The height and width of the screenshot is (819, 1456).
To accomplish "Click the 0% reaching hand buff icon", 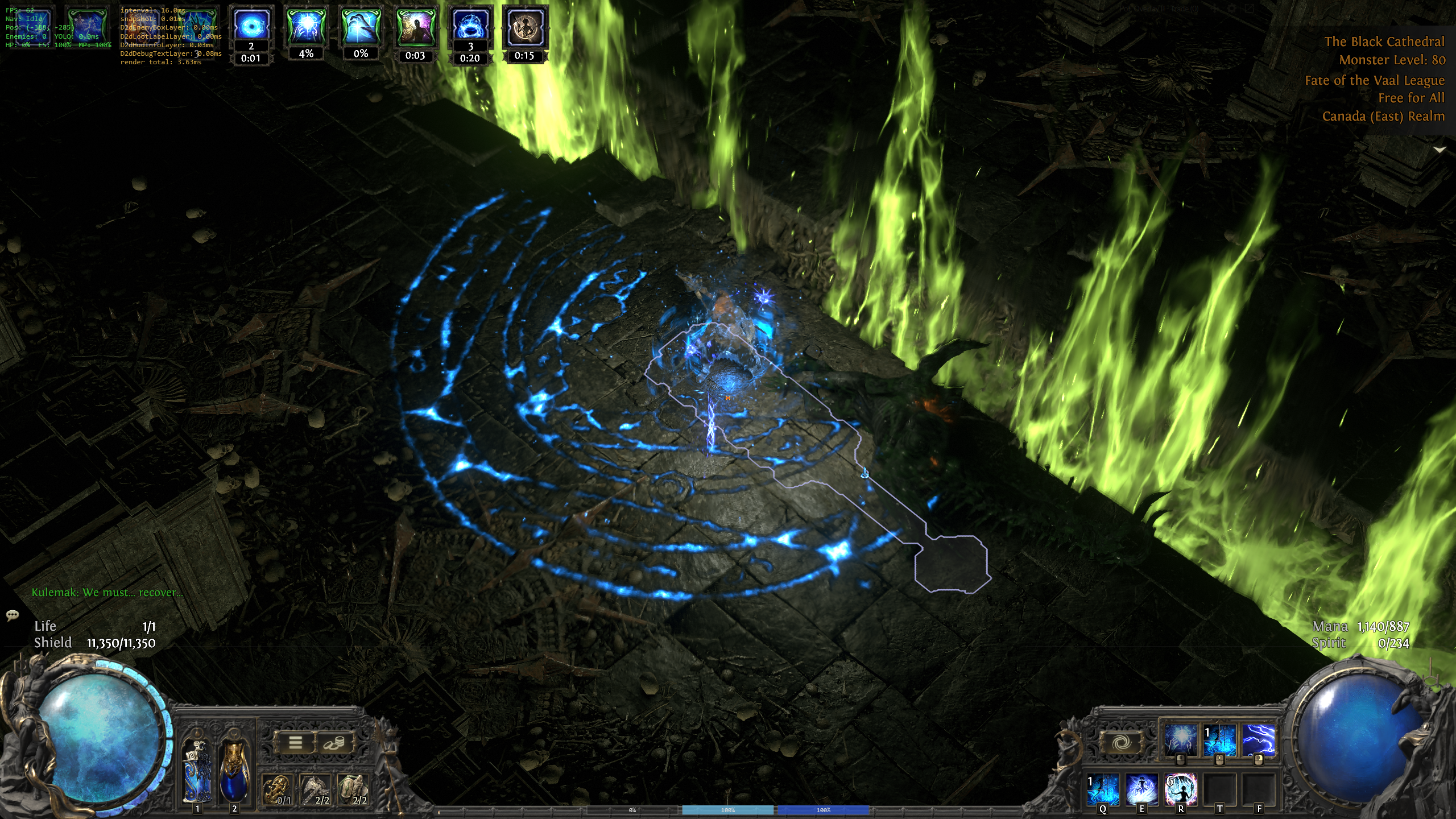I will [x=361, y=27].
